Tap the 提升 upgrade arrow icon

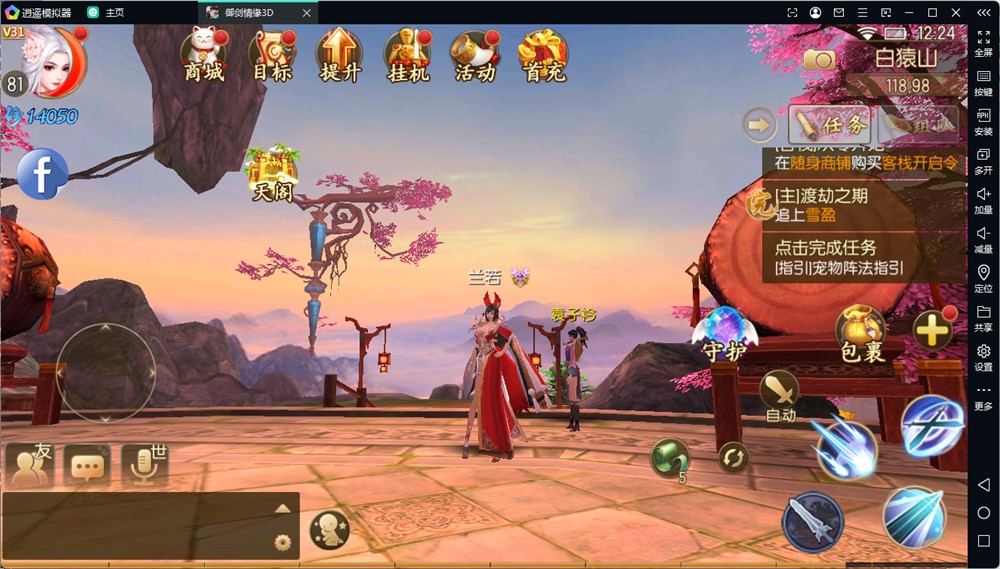point(339,55)
